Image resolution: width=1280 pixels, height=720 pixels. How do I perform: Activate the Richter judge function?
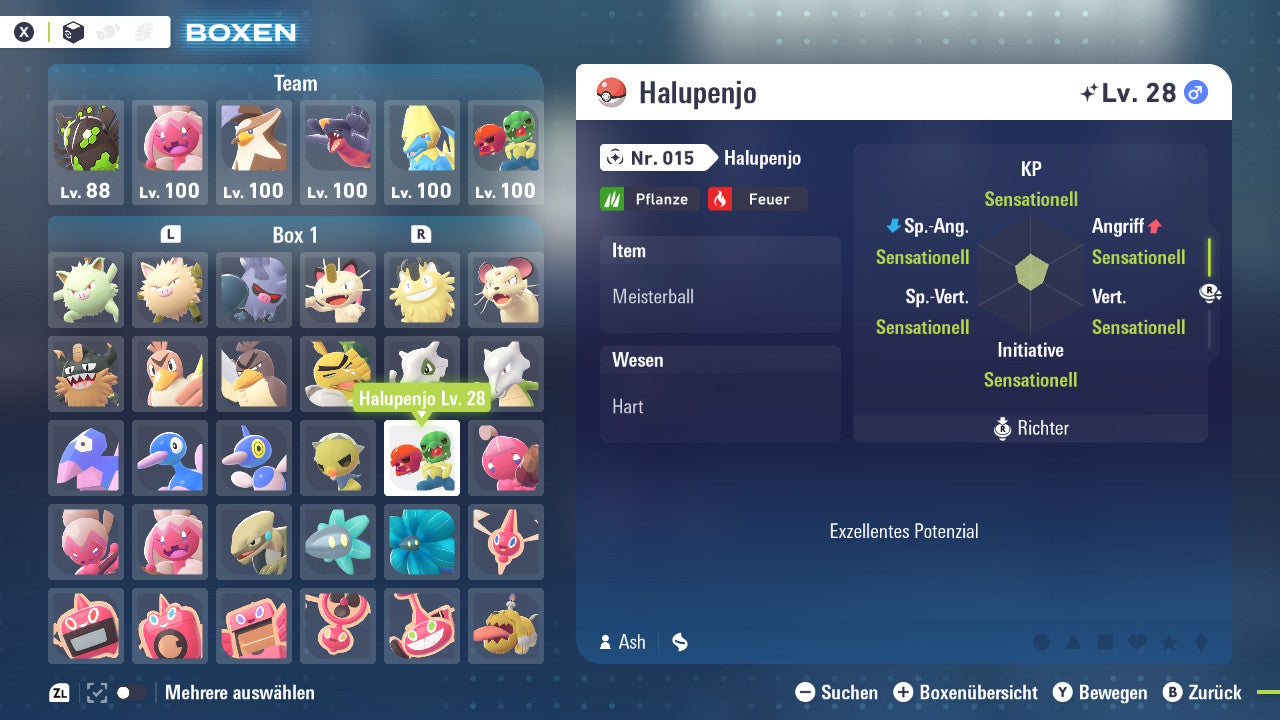(x=1030, y=428)
